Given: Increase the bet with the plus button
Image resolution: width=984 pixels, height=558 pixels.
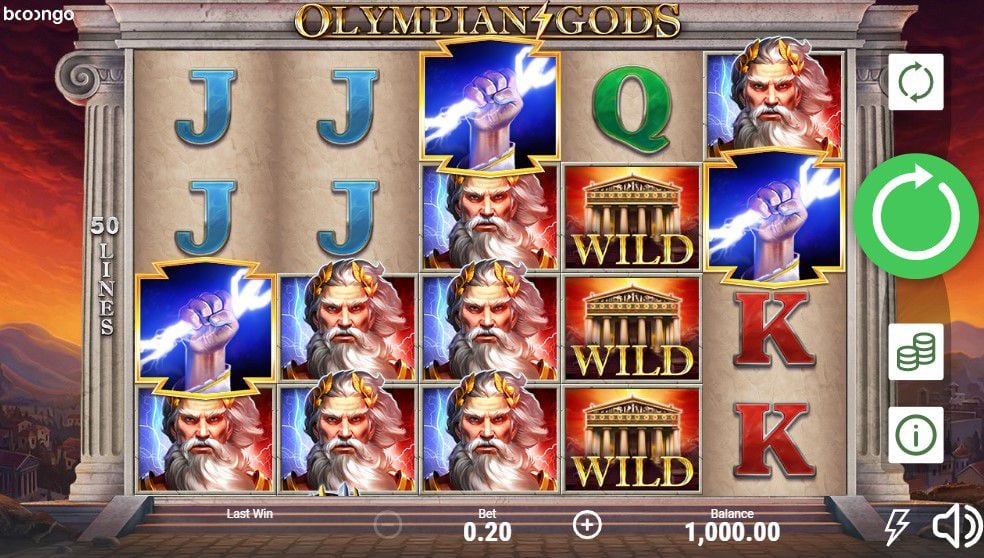Looking at the screenshot, I should [x=587, y=524].
